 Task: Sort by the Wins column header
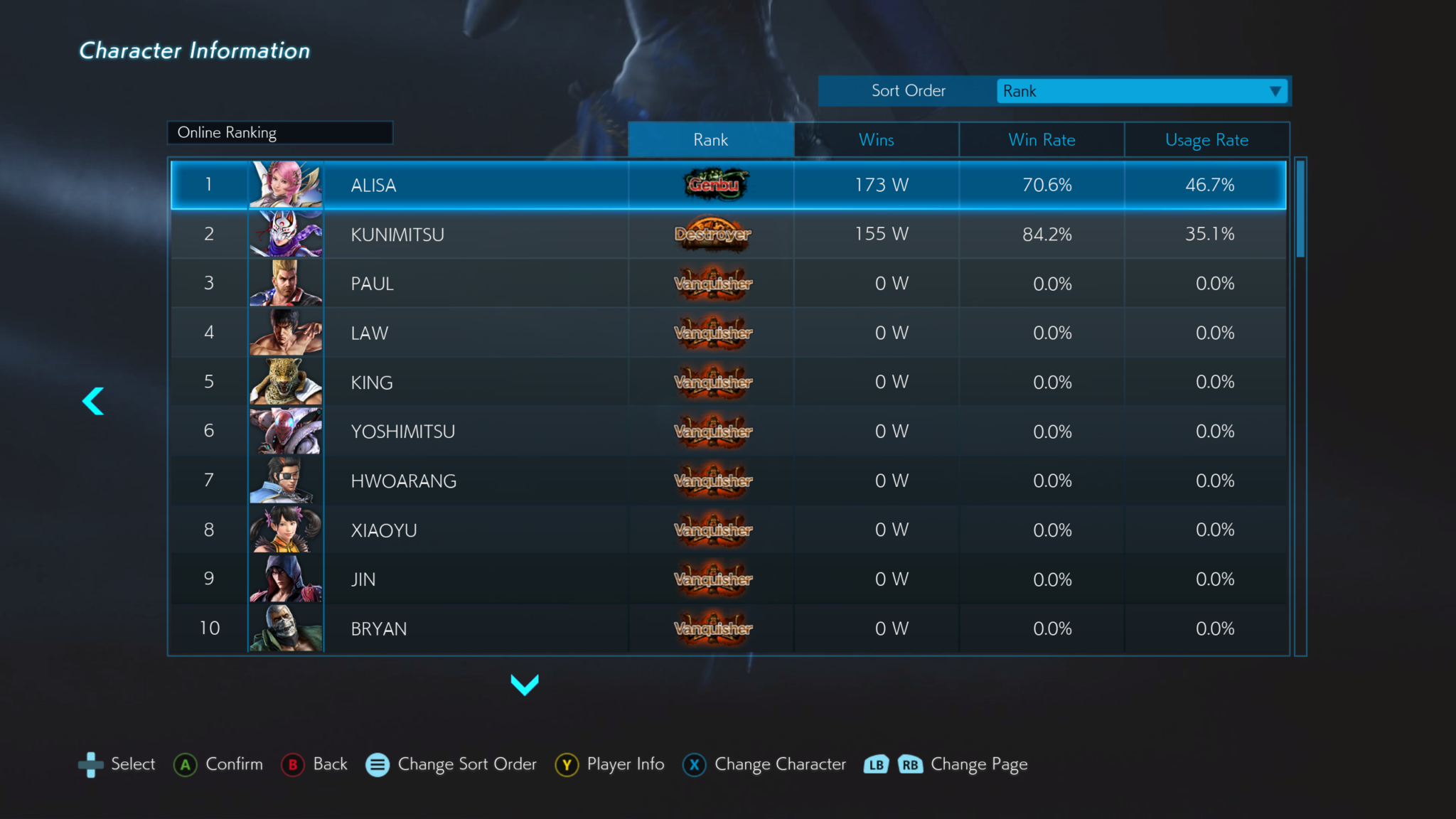876,140
